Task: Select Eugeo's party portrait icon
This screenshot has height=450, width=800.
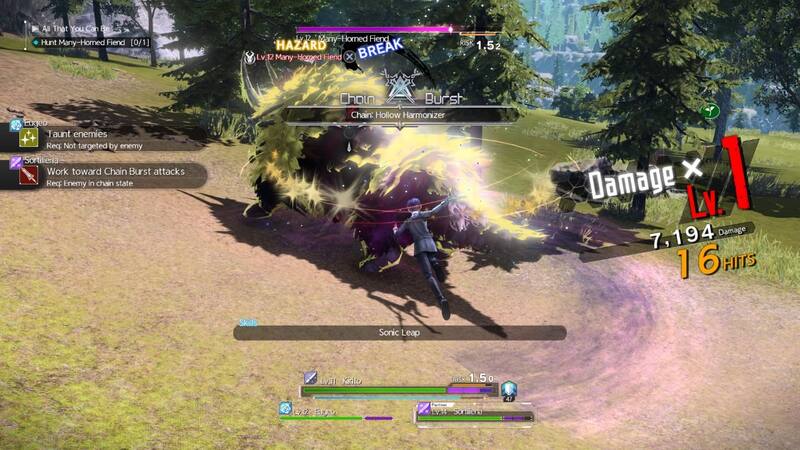Action: pos(285,409)
